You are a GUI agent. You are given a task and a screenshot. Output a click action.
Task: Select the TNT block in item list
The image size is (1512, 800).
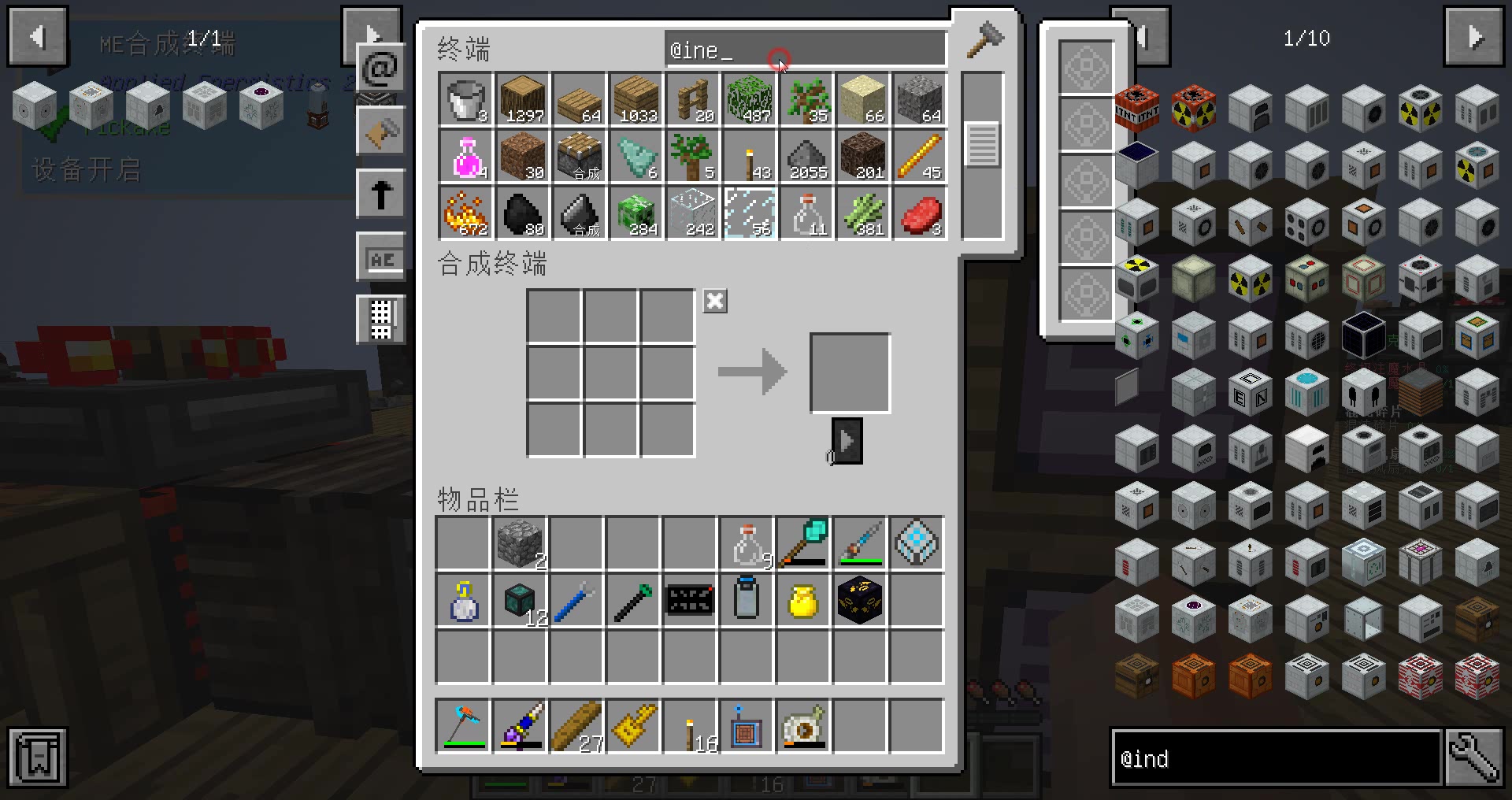pos(1136,109)
